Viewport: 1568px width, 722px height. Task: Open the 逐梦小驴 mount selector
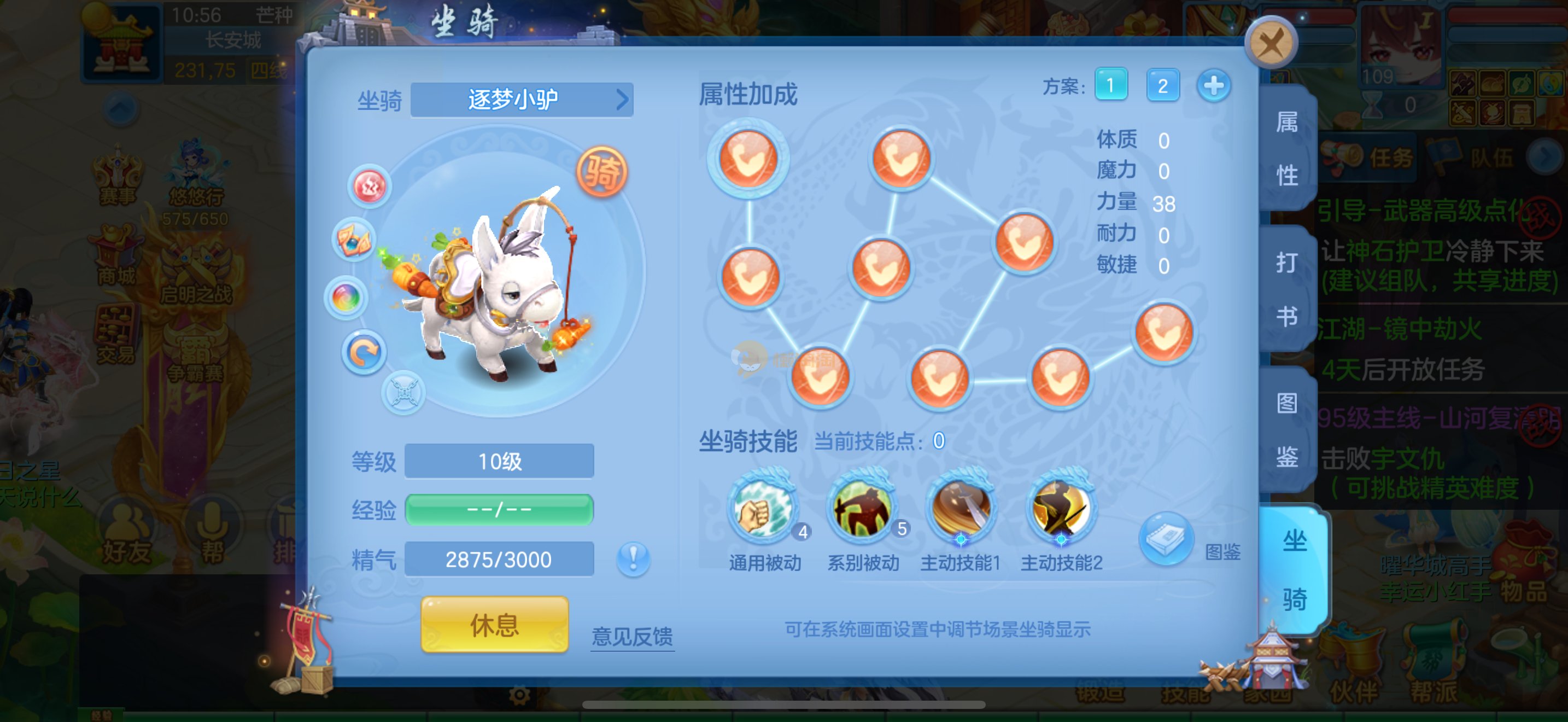[x=522, y=99]
